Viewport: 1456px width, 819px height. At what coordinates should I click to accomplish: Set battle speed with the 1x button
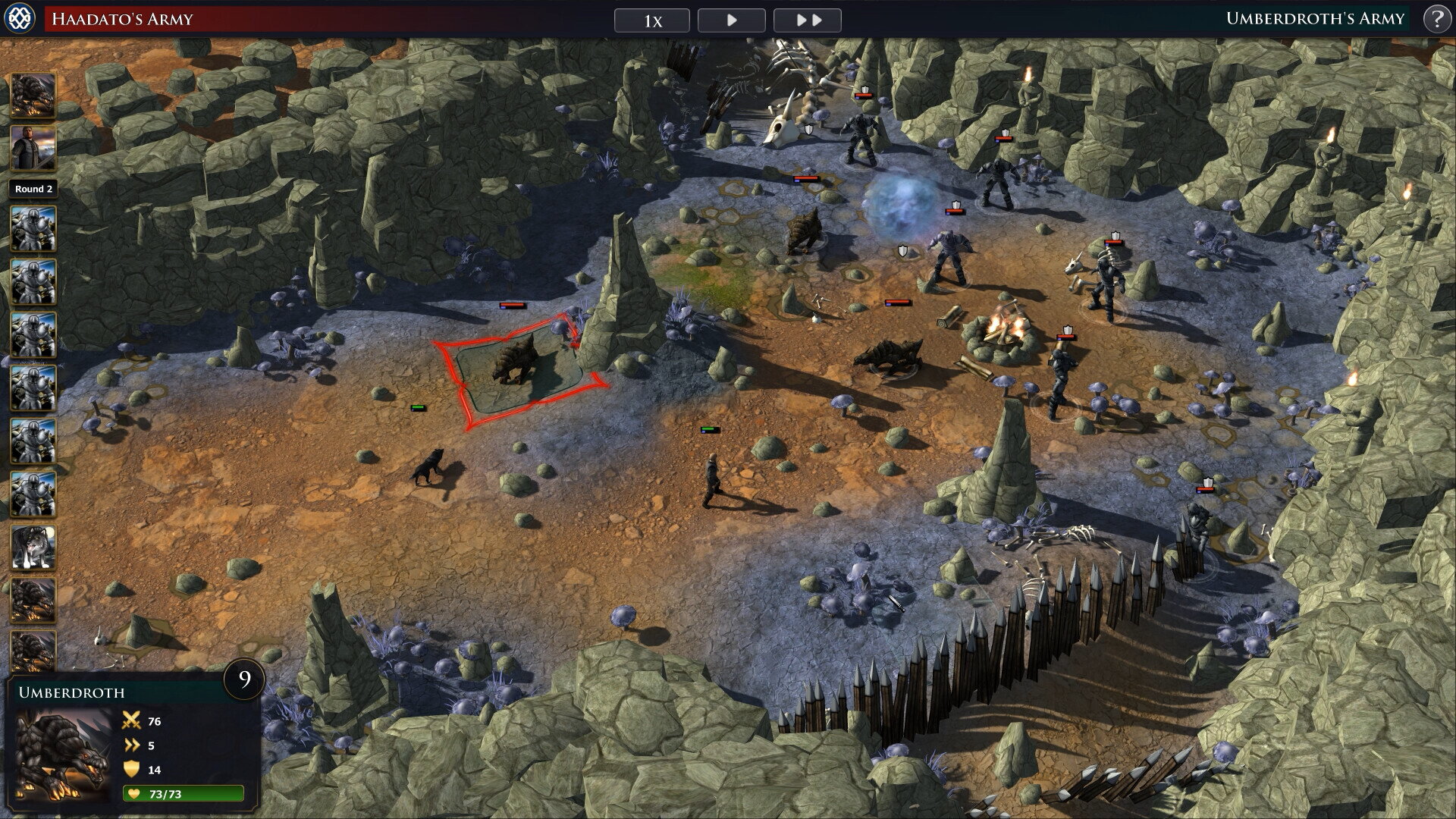pos(651,20)
